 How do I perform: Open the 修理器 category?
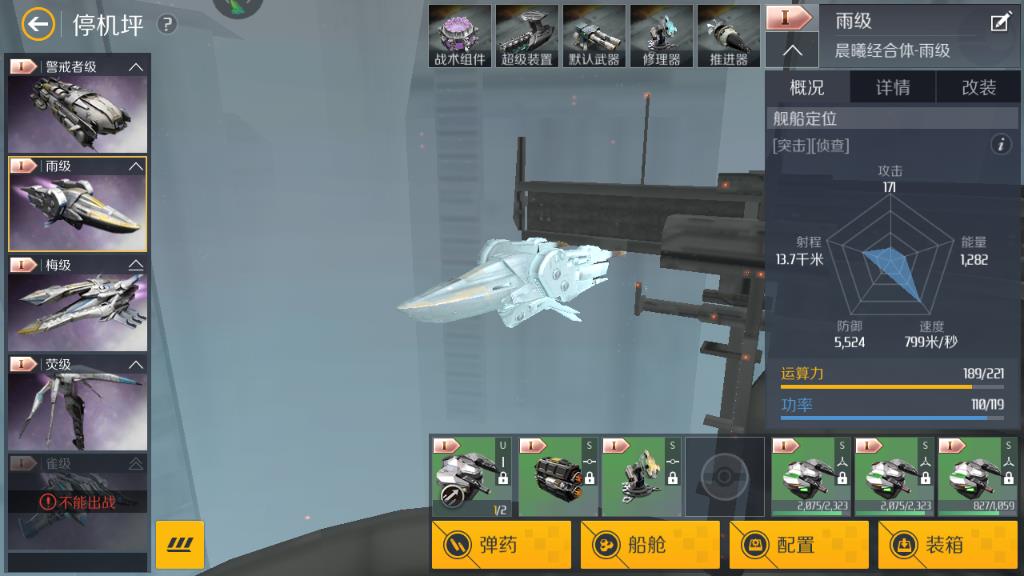point(661,37)
